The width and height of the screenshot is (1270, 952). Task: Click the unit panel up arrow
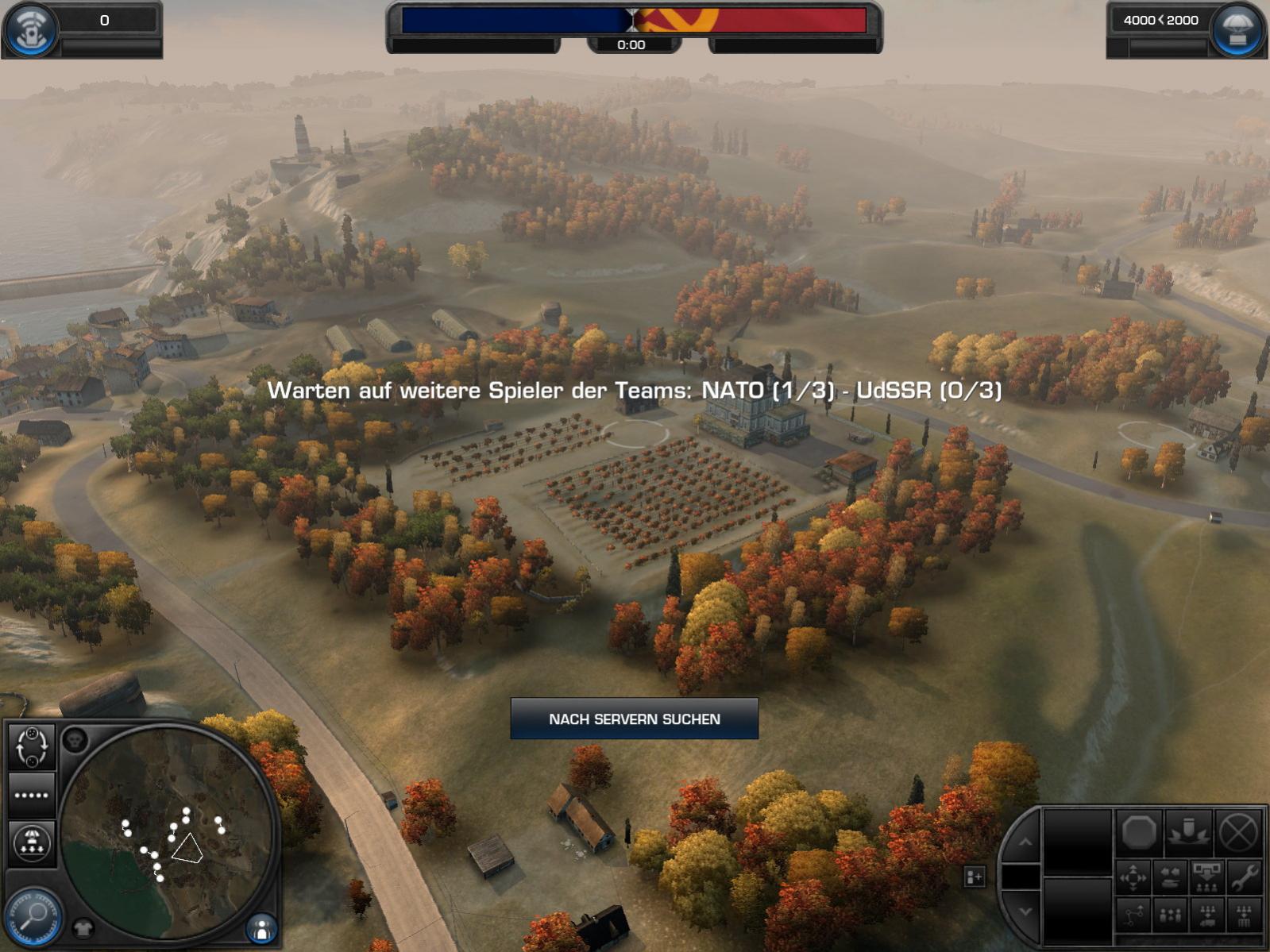click(1025, 842)
